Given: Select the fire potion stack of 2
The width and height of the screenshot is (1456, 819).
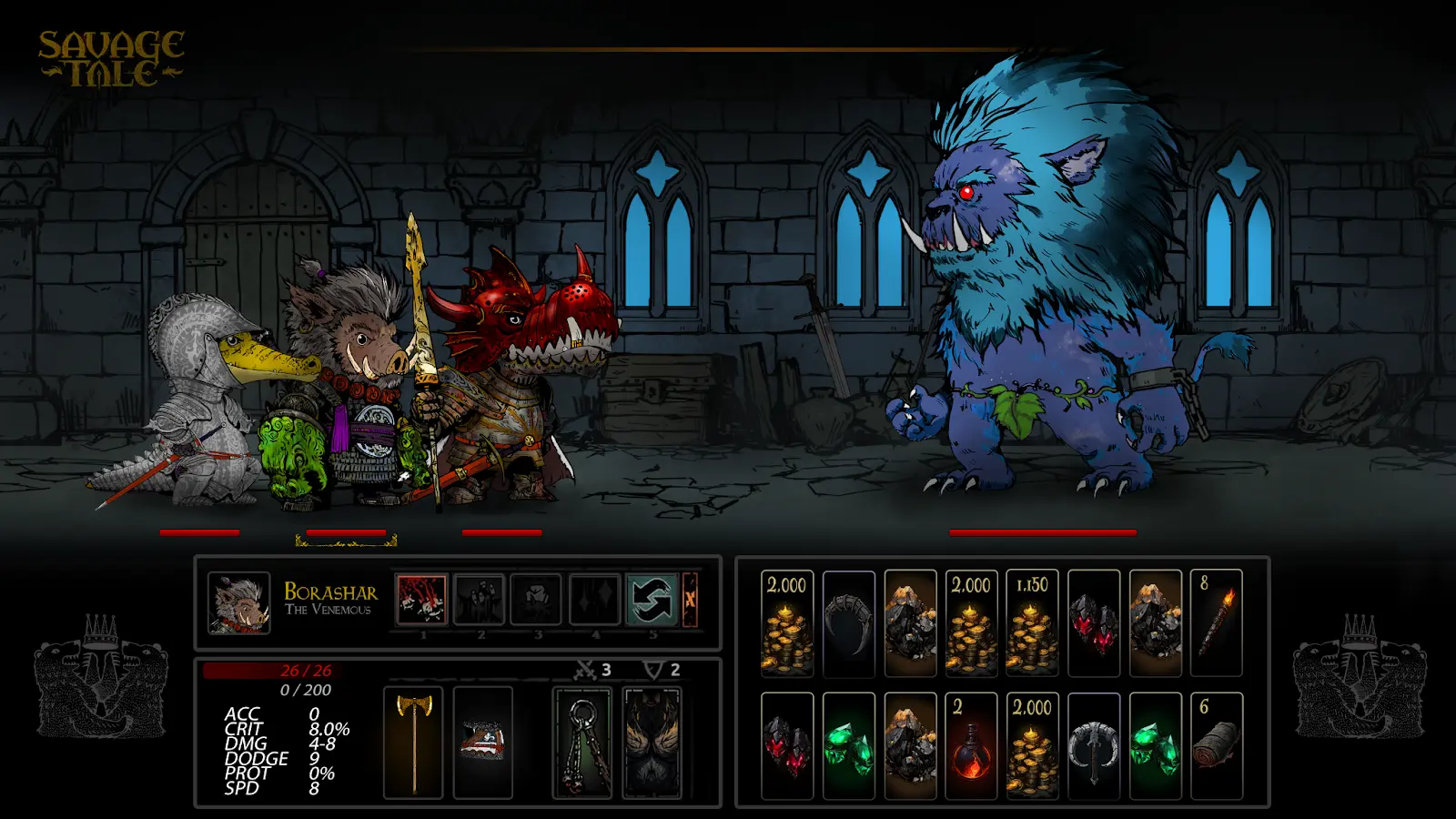Looking at the screenshot, I should coord(971,746).
